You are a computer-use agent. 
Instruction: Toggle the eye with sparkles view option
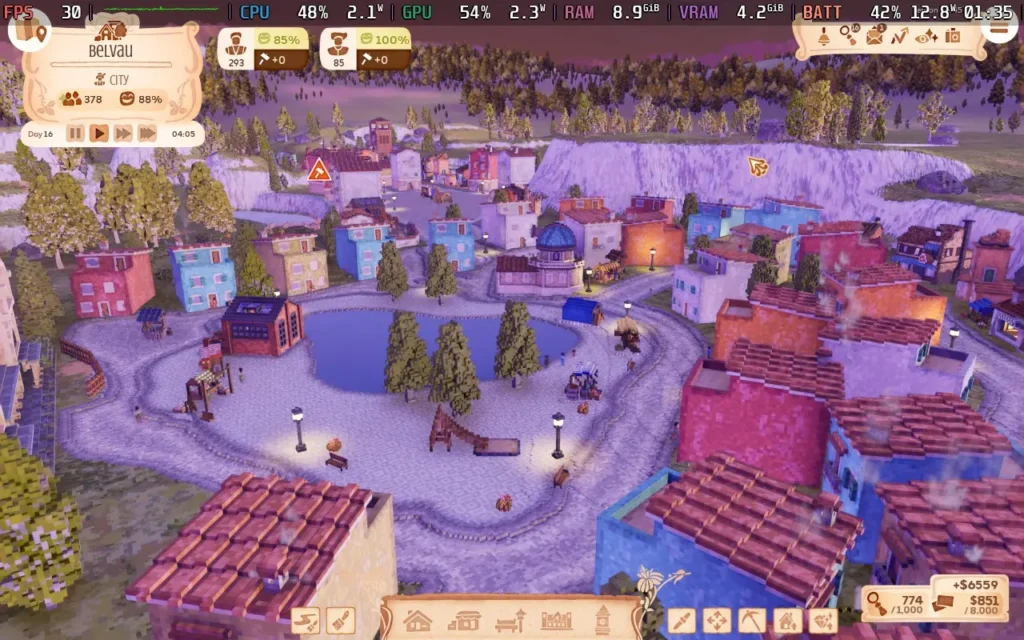926,36
